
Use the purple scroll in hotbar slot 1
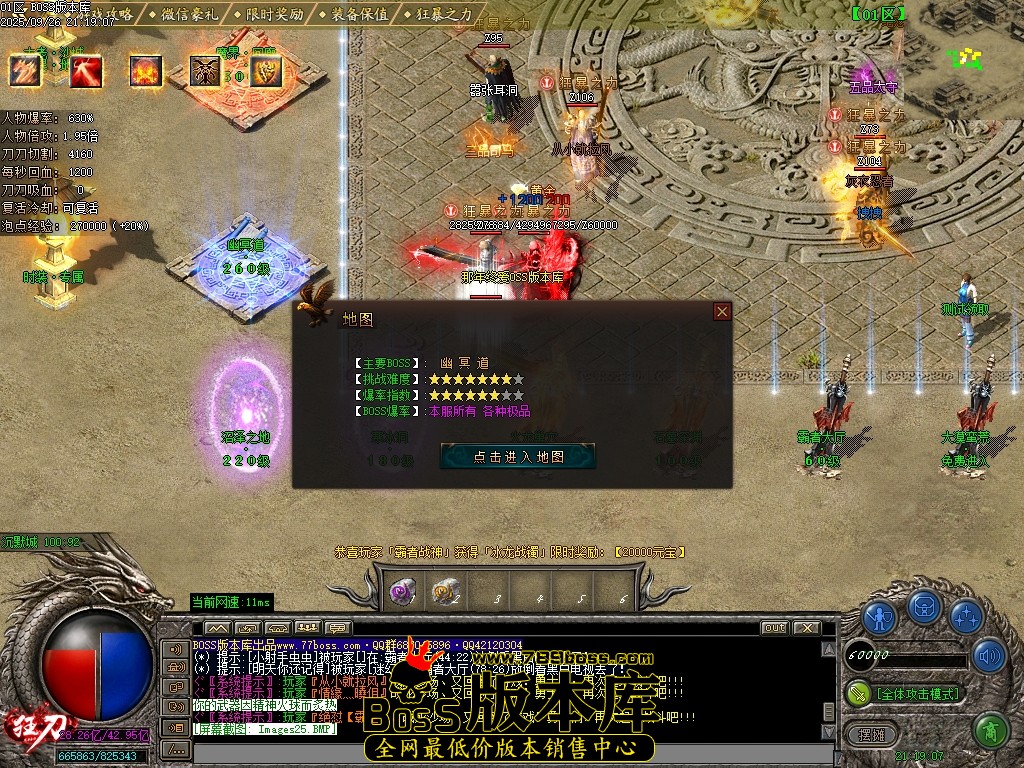[x=403, y=592]
